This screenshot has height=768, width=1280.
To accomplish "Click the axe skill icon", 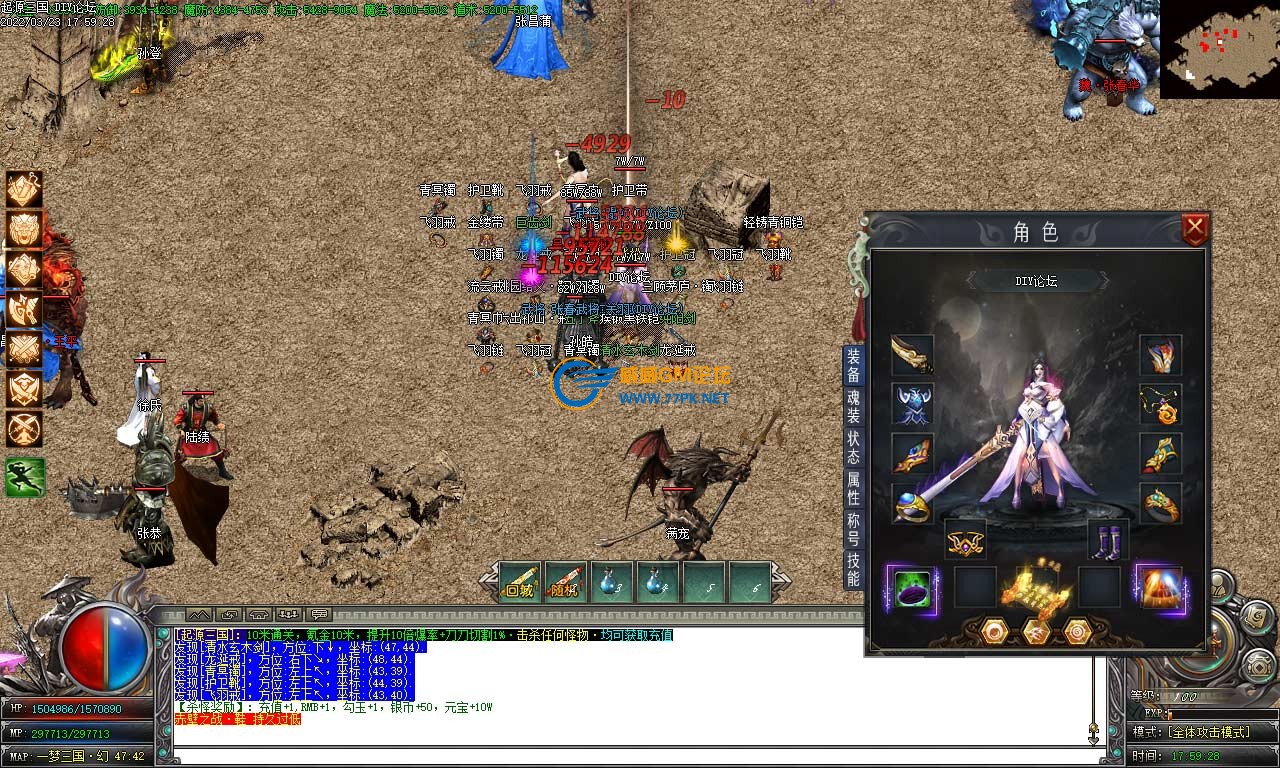I will click(x=24, y=309).
